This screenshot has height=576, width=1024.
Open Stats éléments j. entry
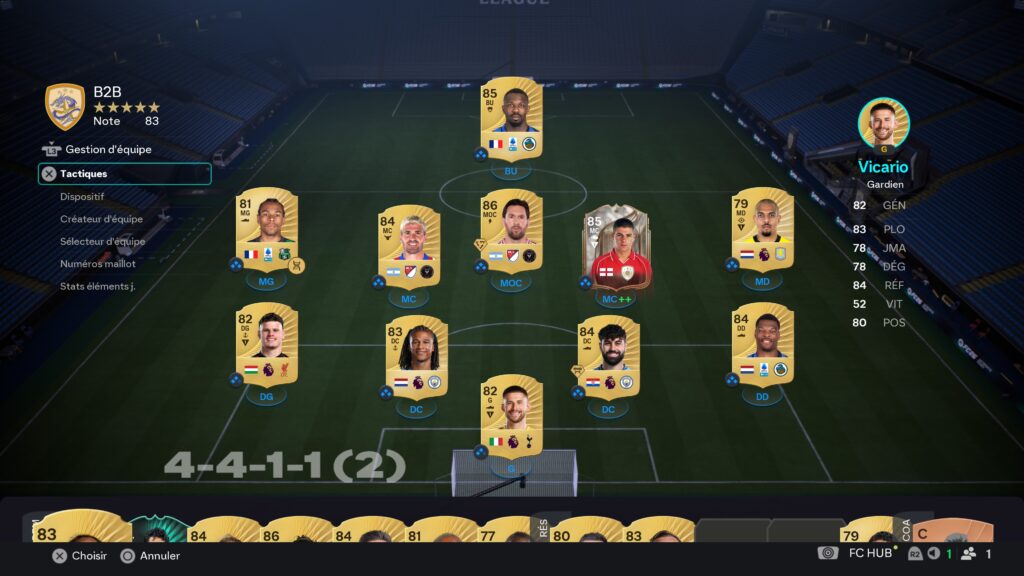(97, 286)
